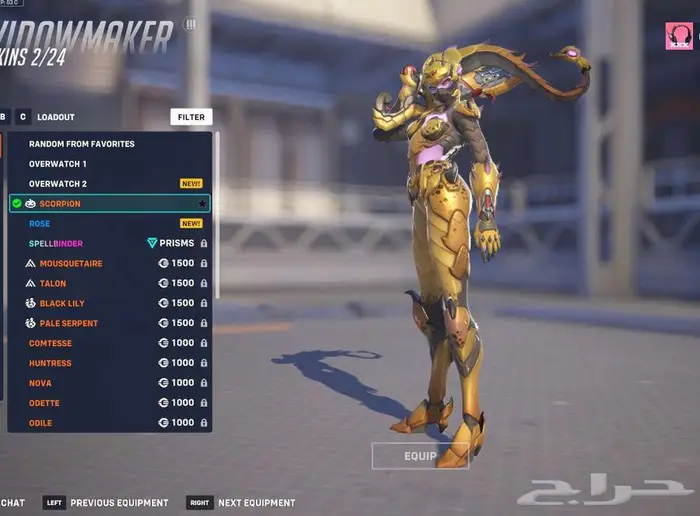Click the Filter button
Image resolution: width=700 pixels, height=516 pixels.
(191, 117)
